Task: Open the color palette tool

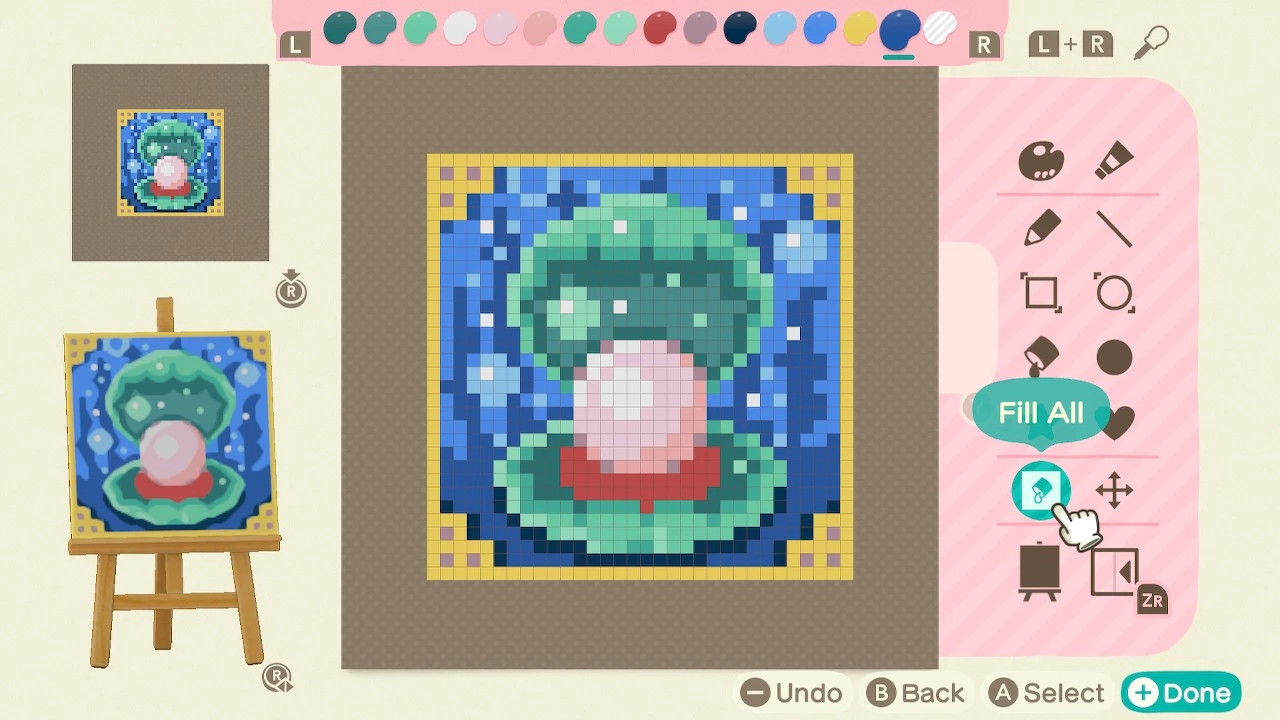Action: click(1040, 158)
